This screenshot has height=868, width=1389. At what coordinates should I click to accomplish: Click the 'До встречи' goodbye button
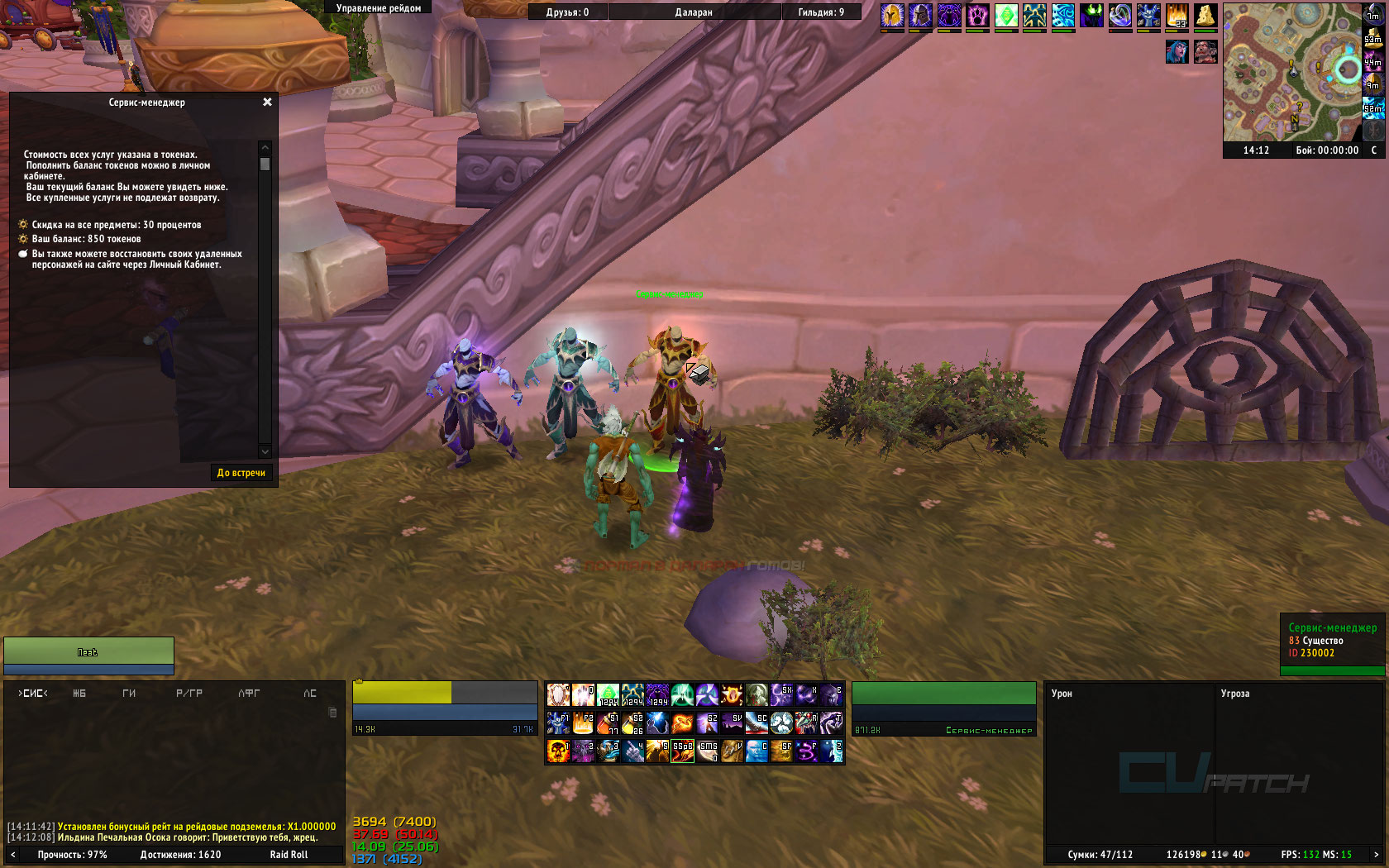[241, 473]
